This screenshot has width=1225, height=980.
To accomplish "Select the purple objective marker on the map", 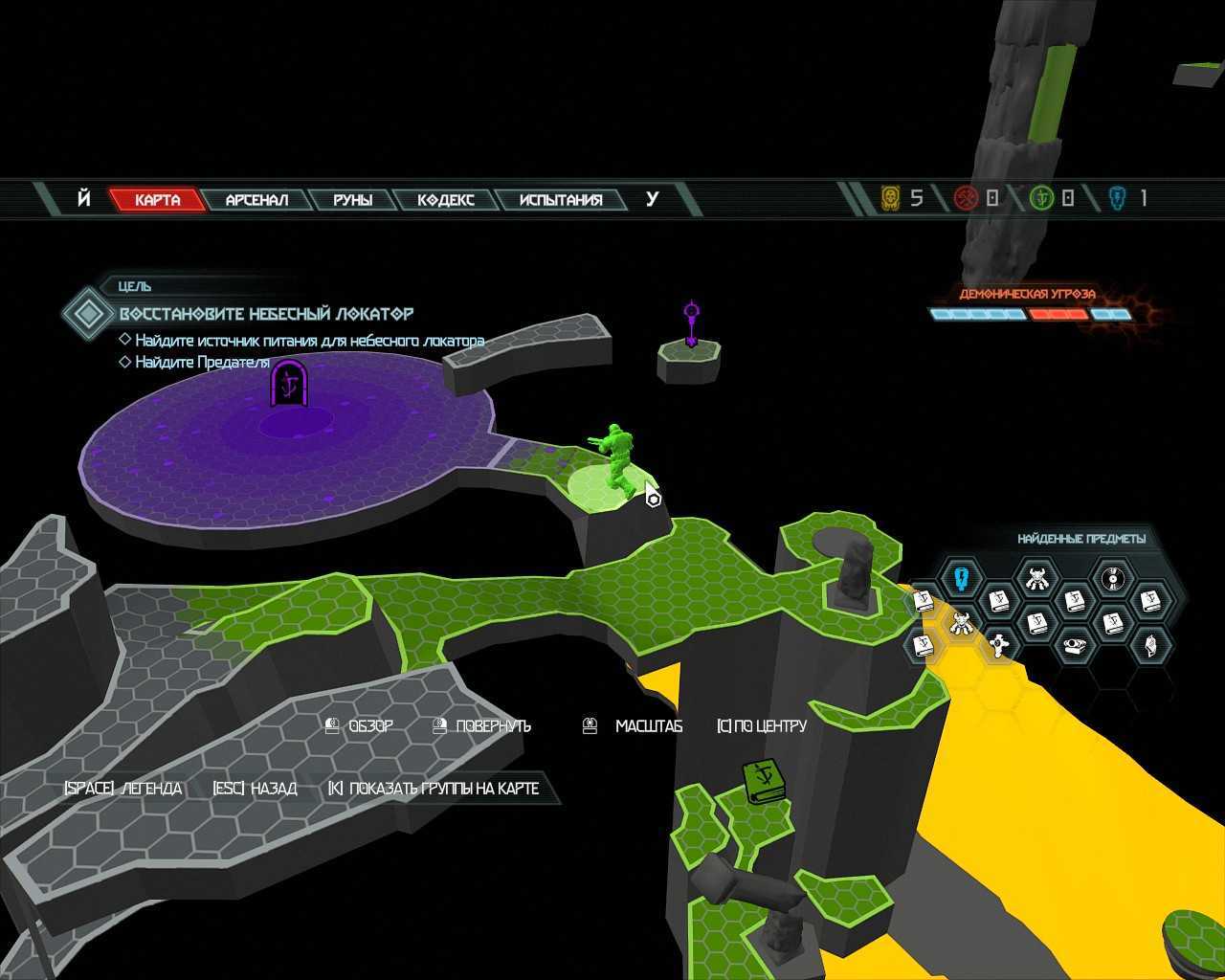I will [692, 323].
